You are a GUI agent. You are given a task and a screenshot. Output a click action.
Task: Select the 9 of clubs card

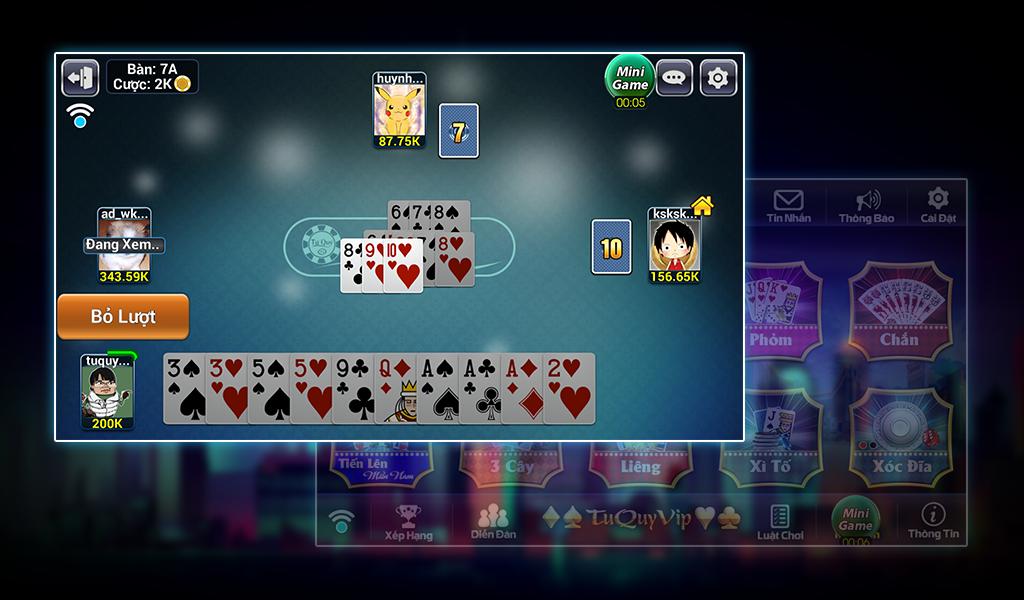(x=351, y=388)
